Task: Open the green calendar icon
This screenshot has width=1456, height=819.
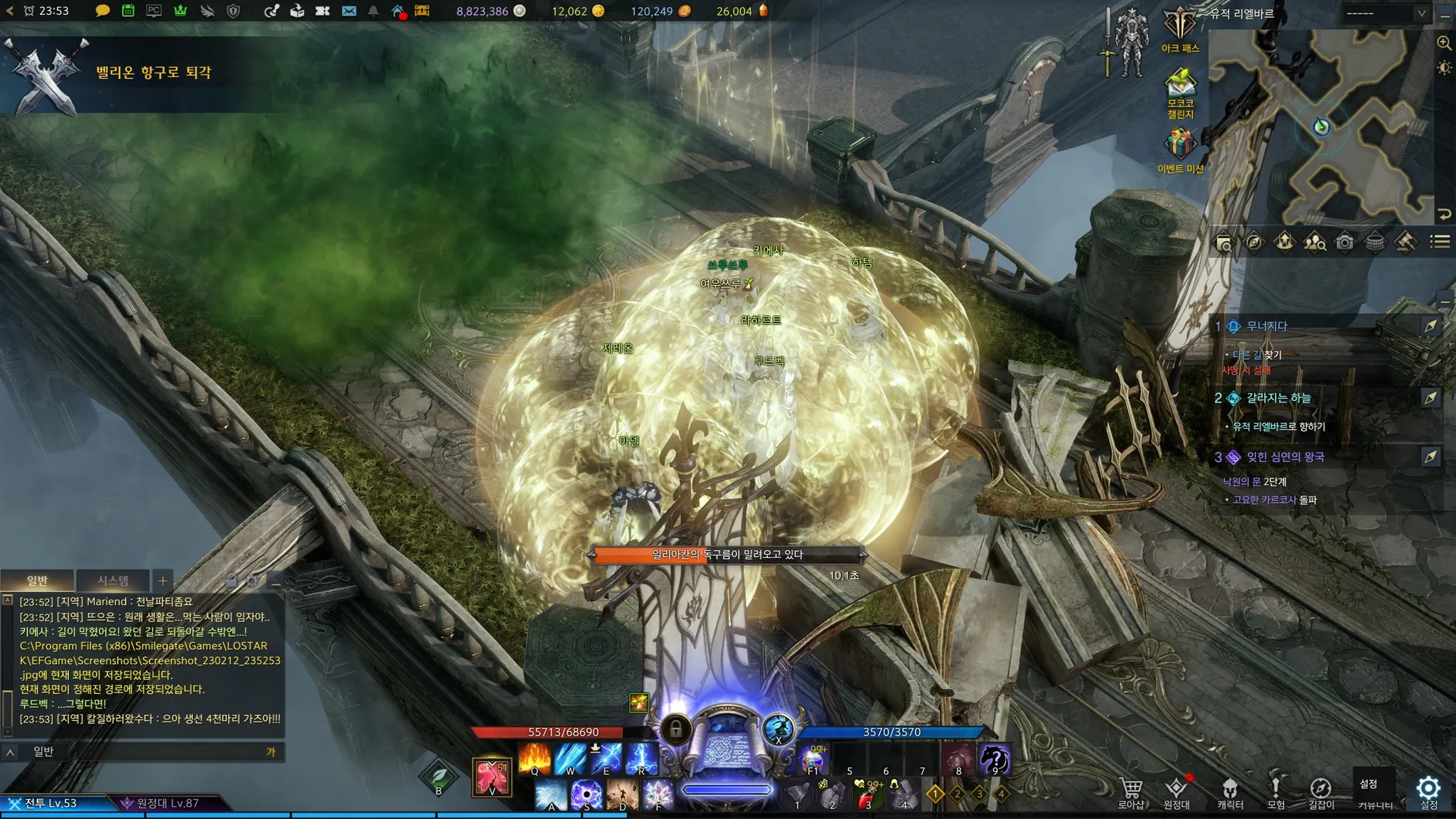Action: (x=128, y=11)
